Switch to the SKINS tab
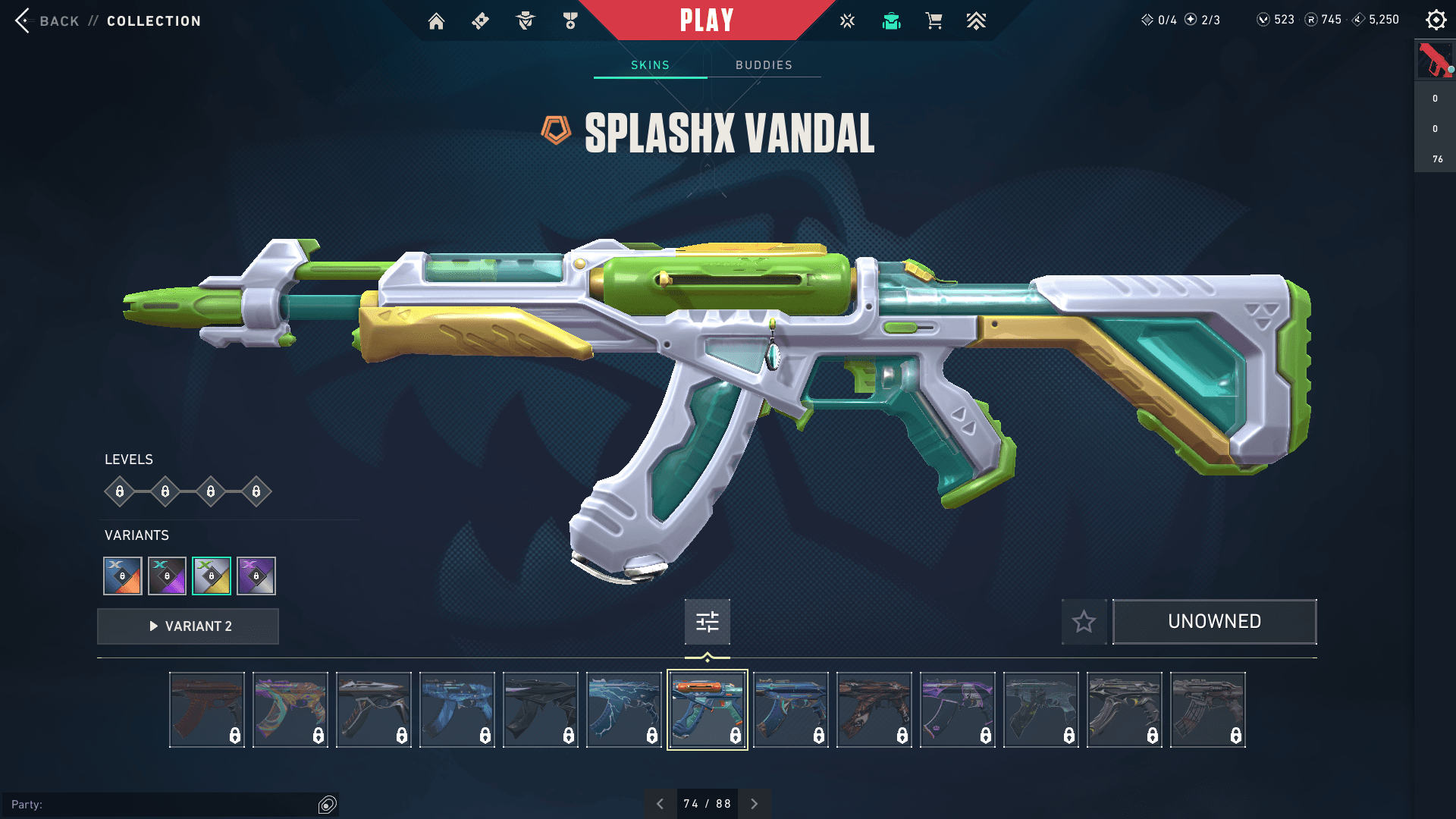 pos(649,65)
